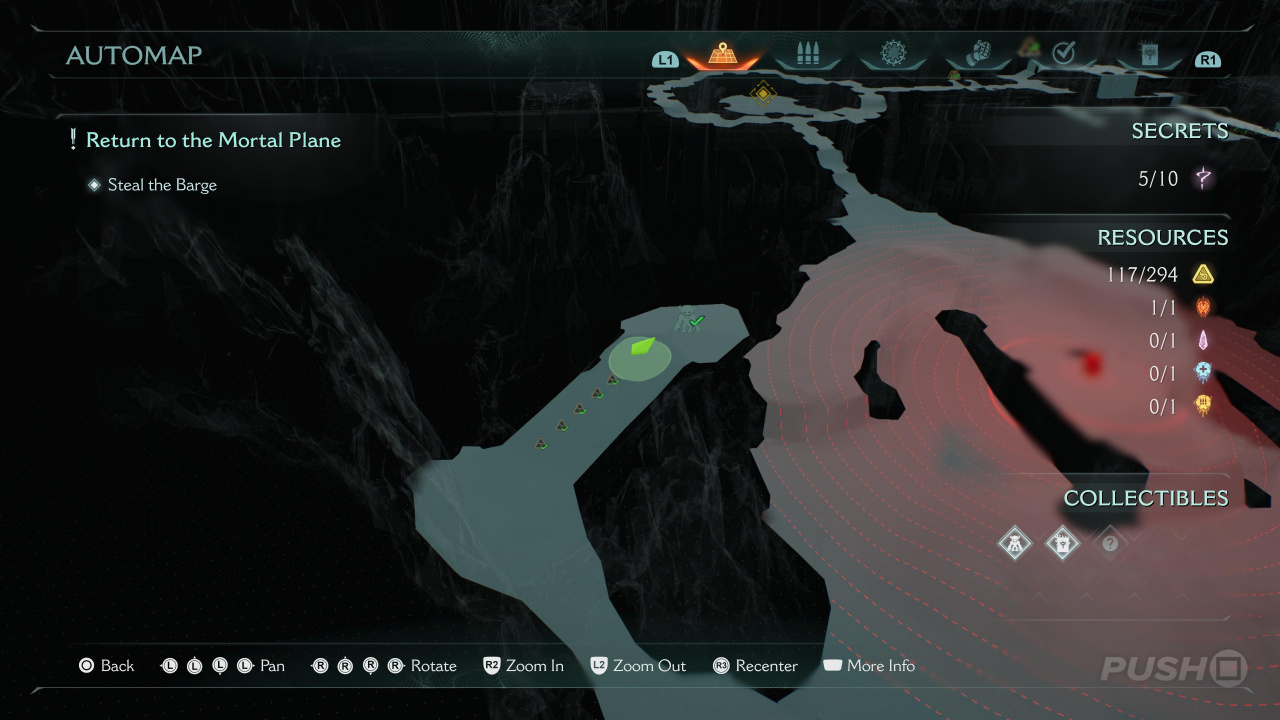Image resolution: width=1280 pixels, height=720 pixels.
Task: Click the green checkmark map marker
Action: point(698,320)
